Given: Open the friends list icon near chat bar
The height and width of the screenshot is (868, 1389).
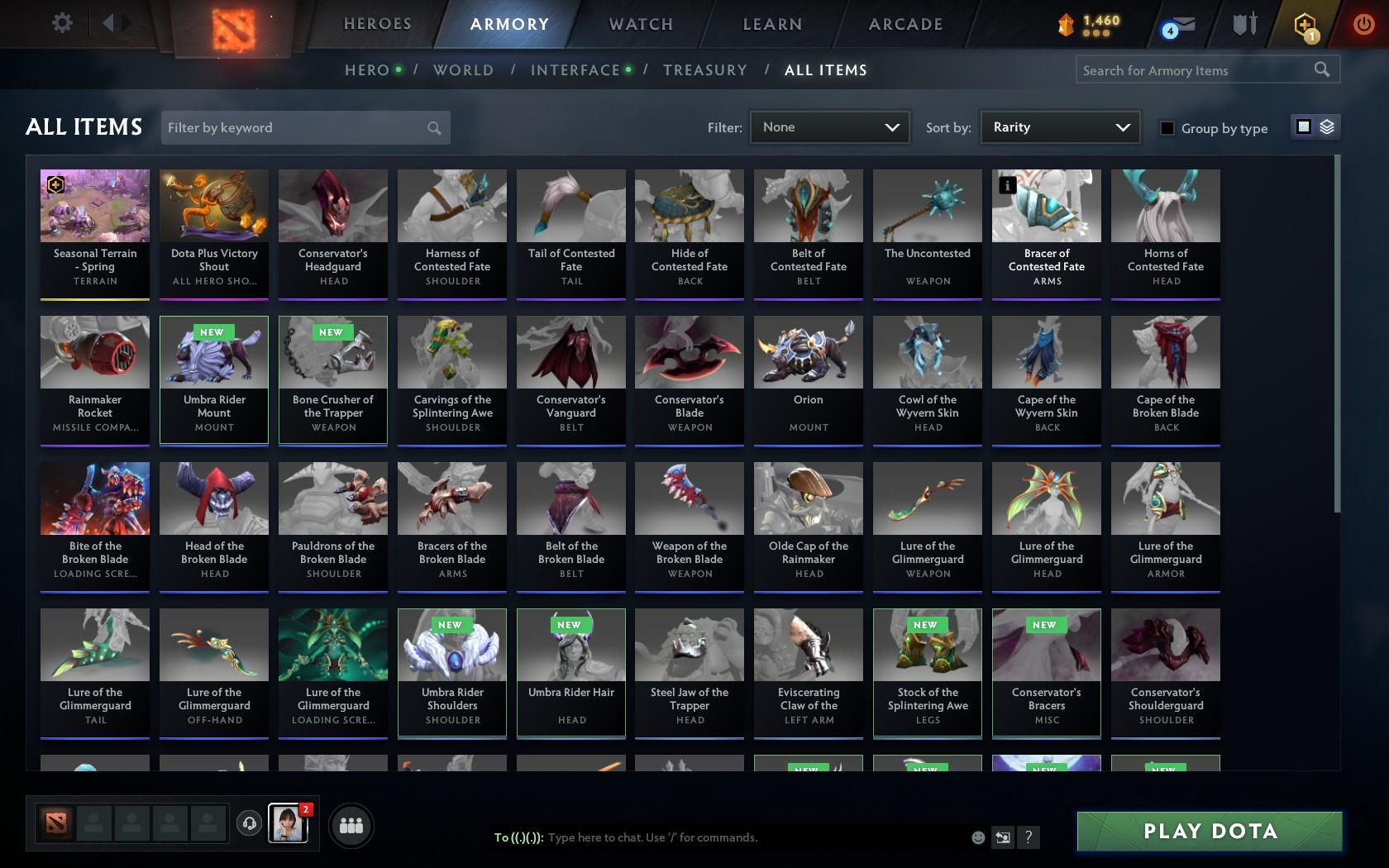Looking at the screenshot, I should tap(351, 825).
